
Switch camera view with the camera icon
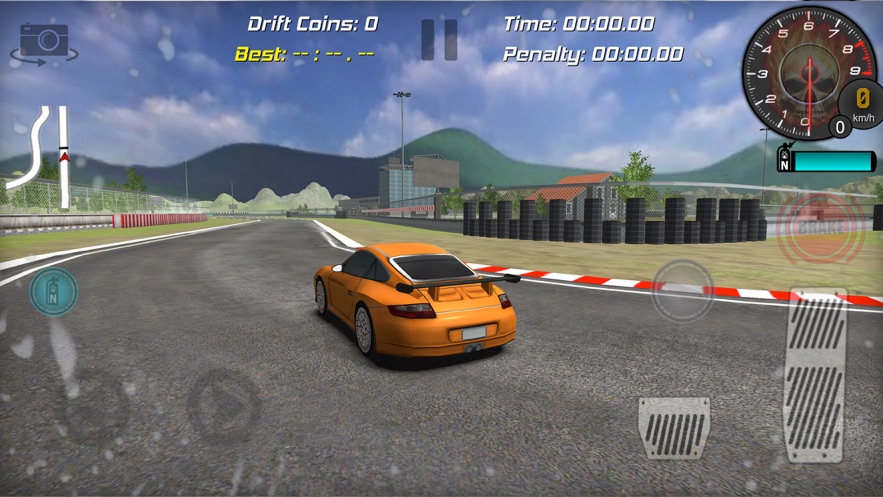point(45,44)
